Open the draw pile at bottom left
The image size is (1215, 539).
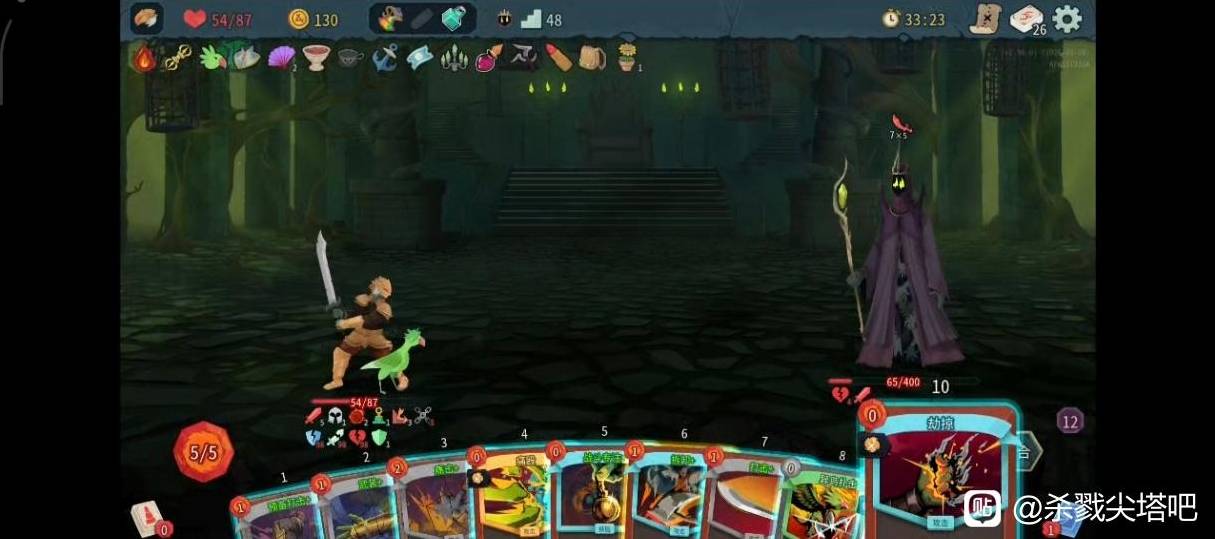(x=148, y=518)
